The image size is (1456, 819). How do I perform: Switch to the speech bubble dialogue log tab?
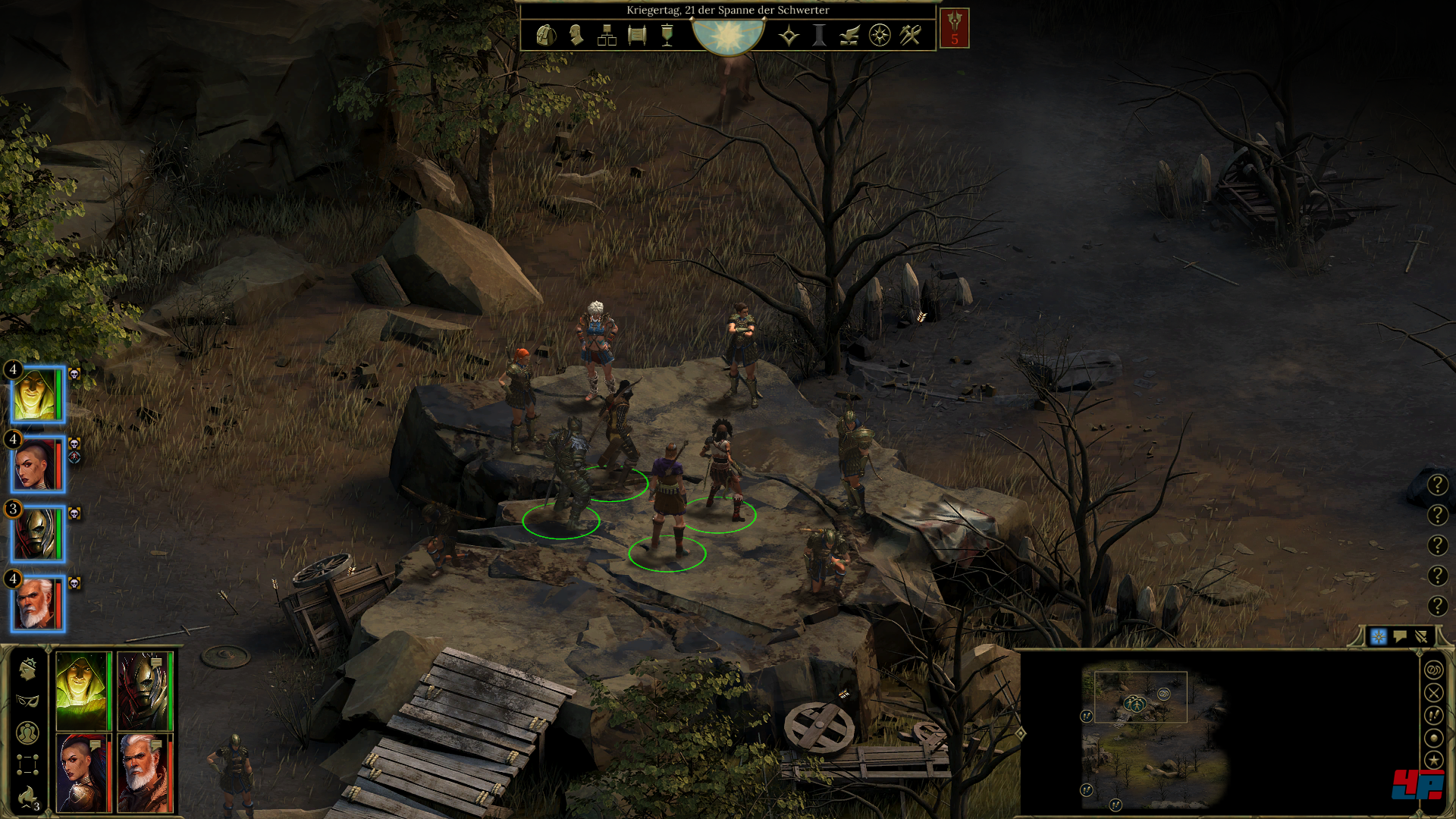[x=1400, y=636]
